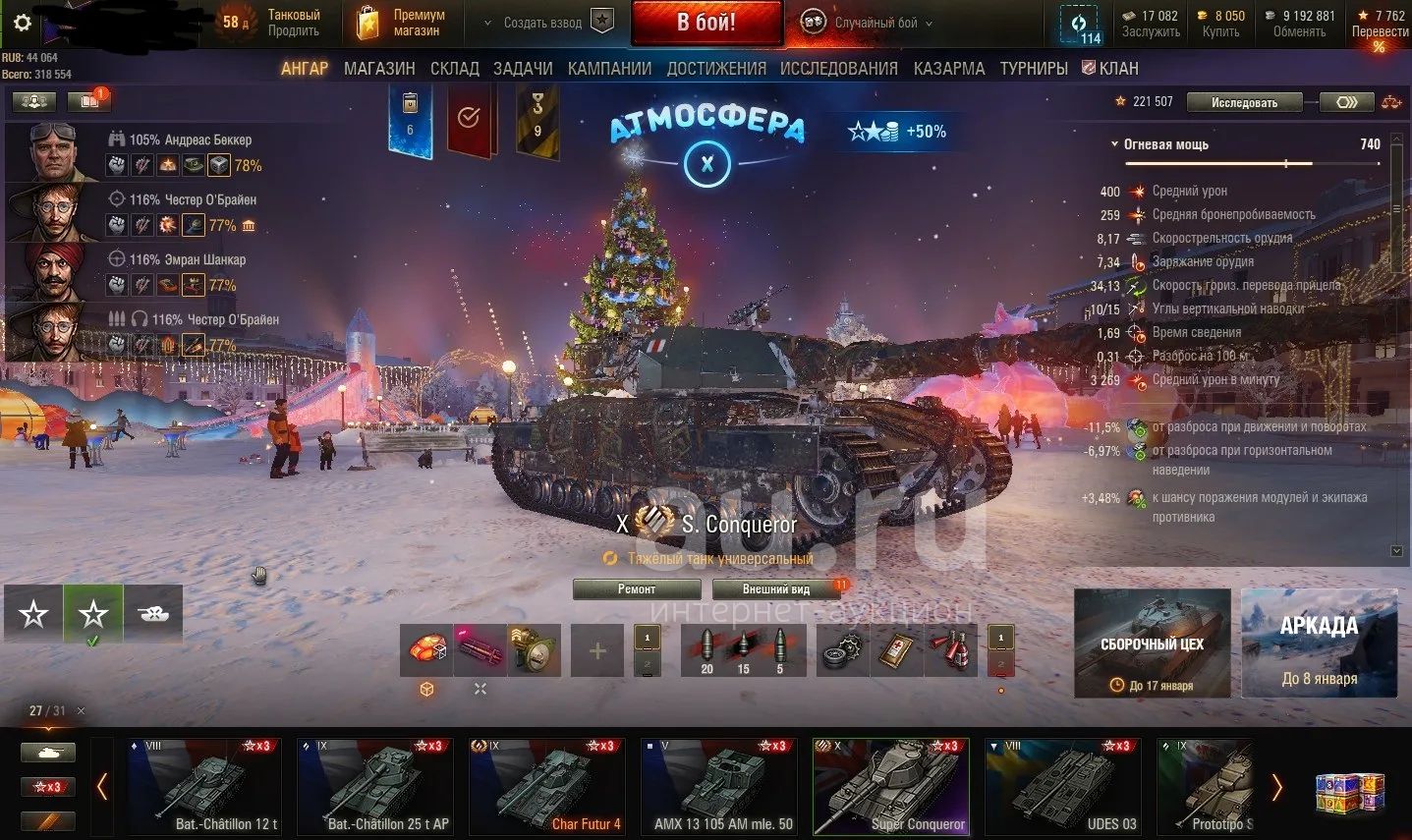Choose the UDES 03 tank thumbnail

click(1062, 787)
